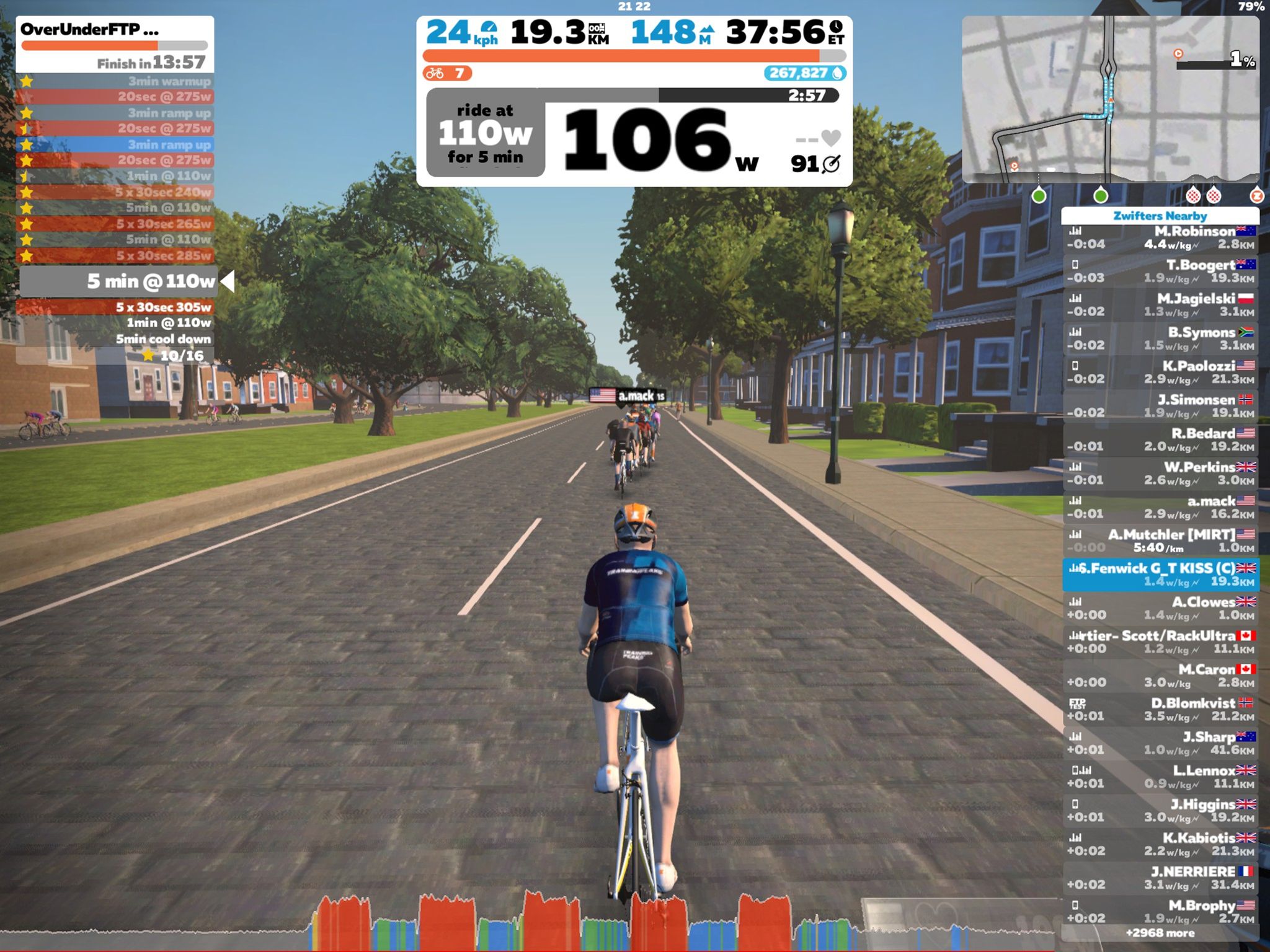Viewport: 1270px width, 952px height.
Task: Select K.Paolozzi rider row
Action: pyautogui.click(x=1160, y=372)
